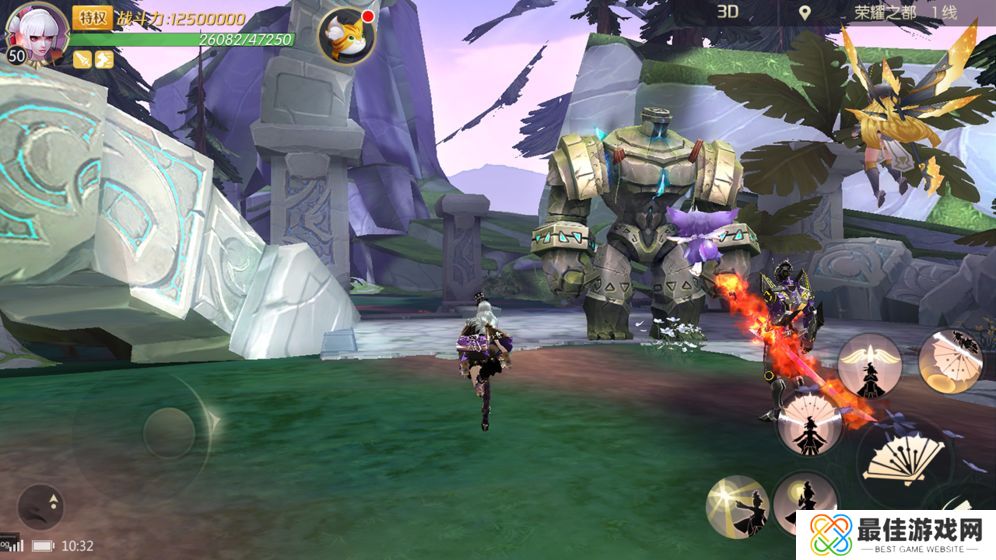996x560 pixels.
Task: Activate the fan slash skill with insect
Action: [949, 360]
